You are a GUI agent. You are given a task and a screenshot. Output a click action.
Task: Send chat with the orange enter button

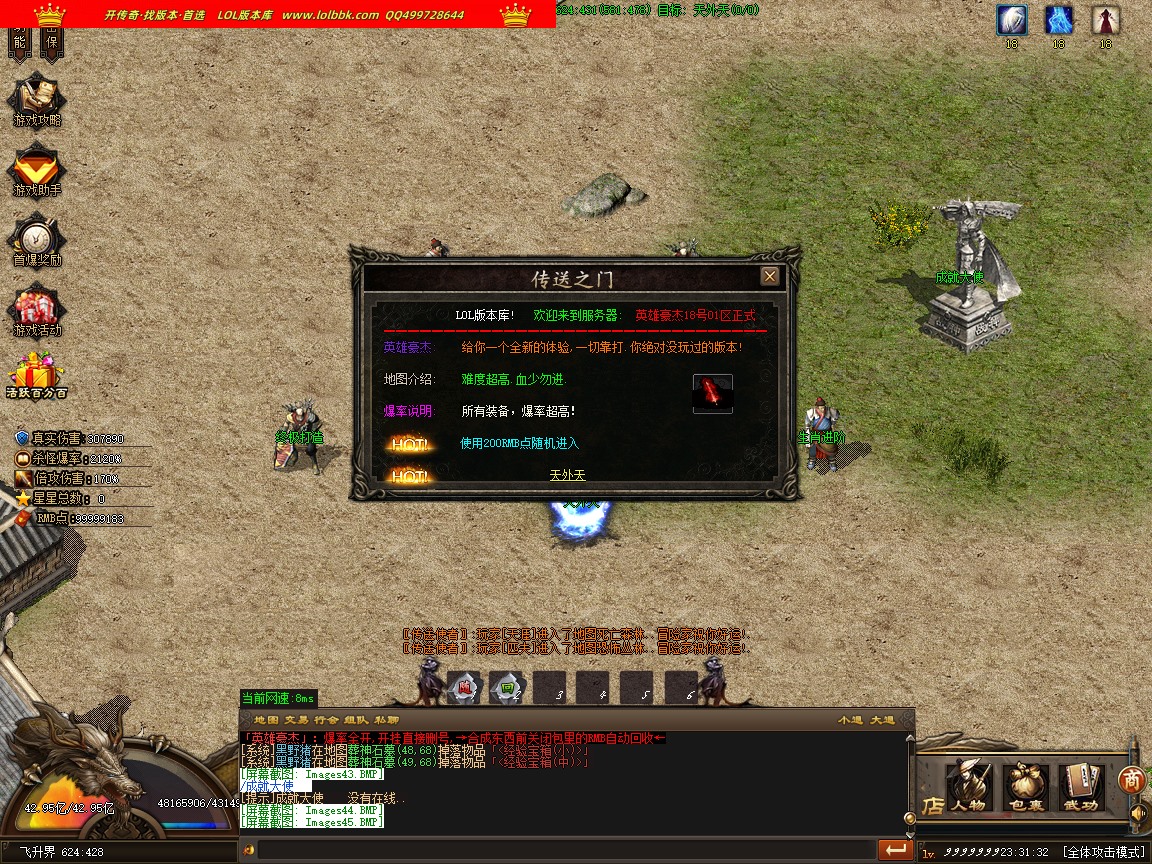click(x=895, y=850)
